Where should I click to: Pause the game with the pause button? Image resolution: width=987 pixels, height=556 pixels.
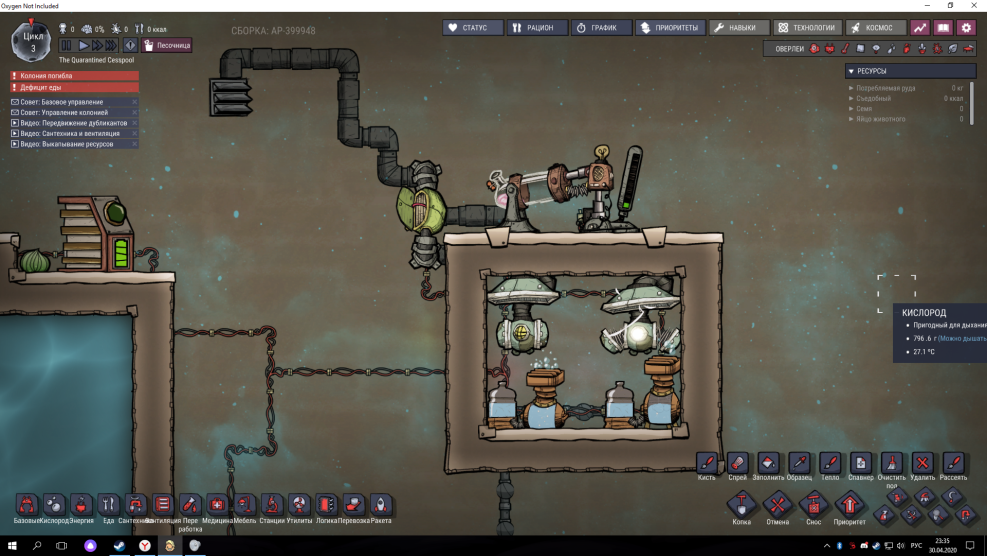click(66, 45)
